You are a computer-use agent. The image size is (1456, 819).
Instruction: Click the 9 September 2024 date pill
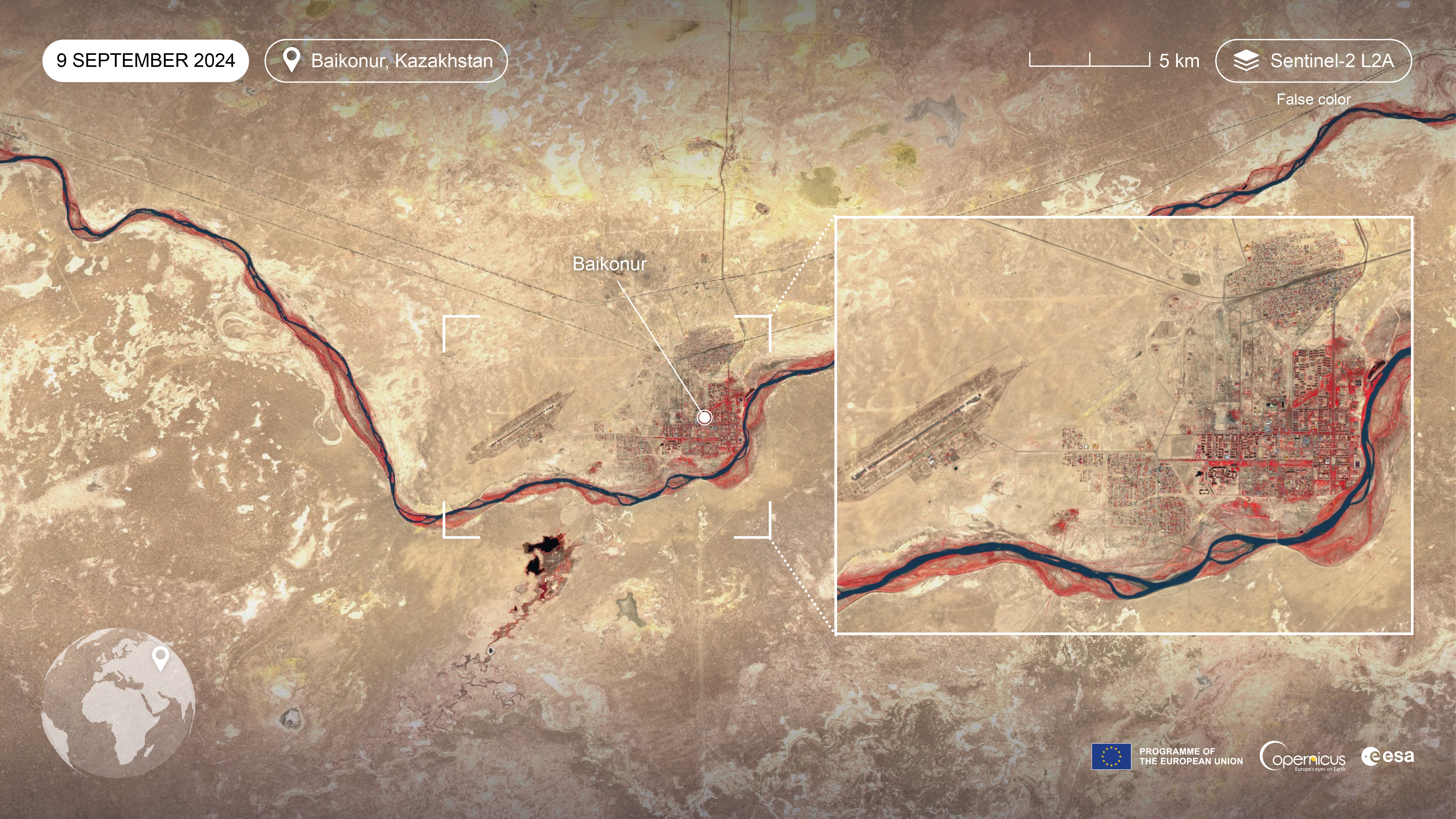tap(145, 60)
